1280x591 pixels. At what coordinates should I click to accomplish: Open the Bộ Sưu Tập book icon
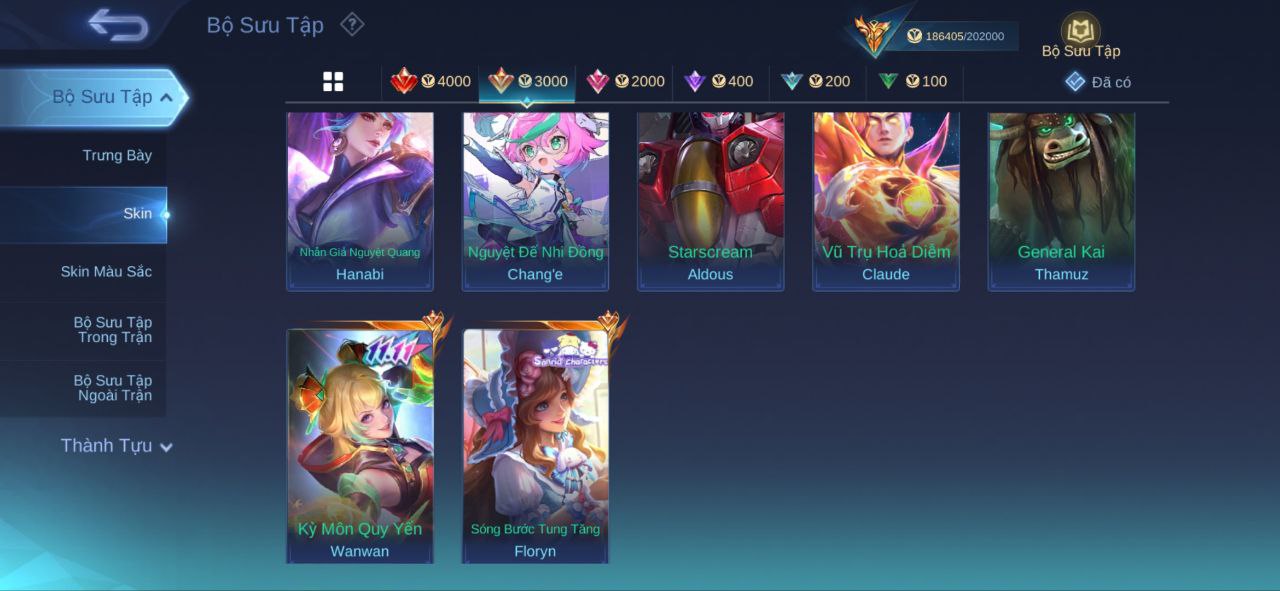tap(1080, 32)
